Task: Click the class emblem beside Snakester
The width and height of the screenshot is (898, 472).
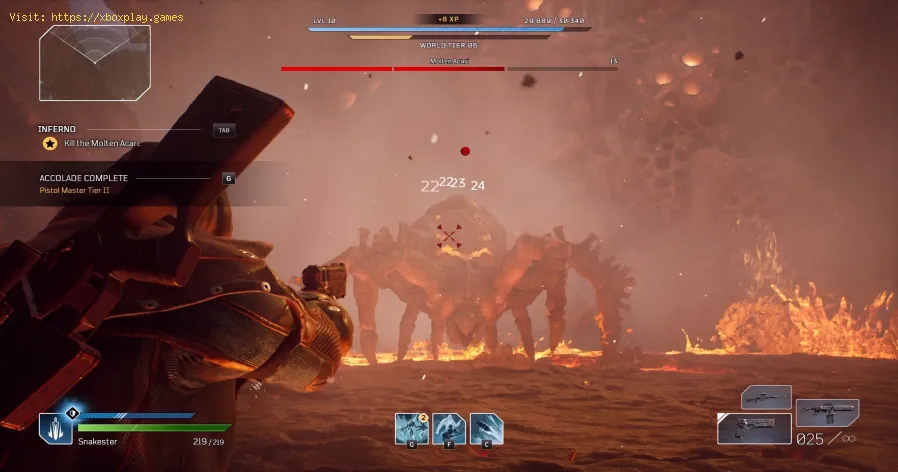Action: pos(56,428)
